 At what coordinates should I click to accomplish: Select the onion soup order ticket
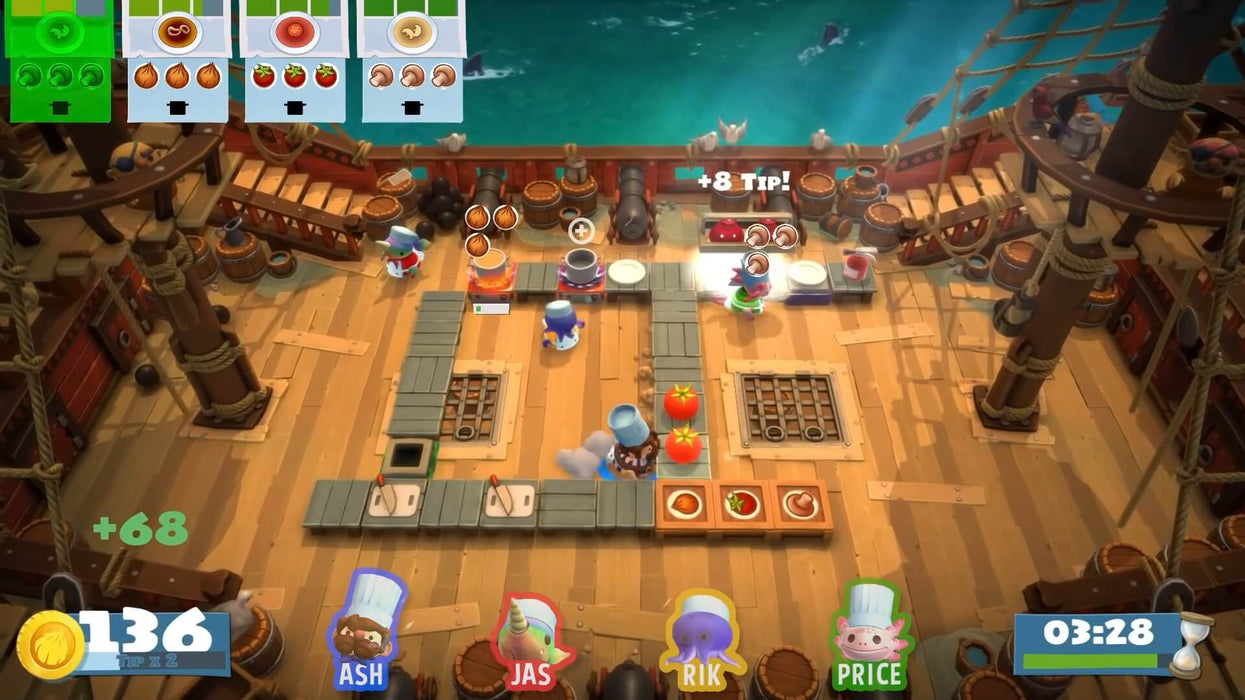coord(177,60)
